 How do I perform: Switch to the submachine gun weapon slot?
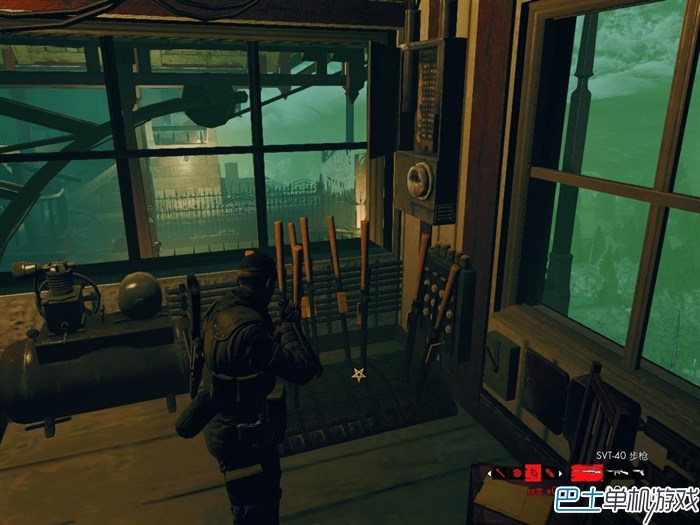615,472
